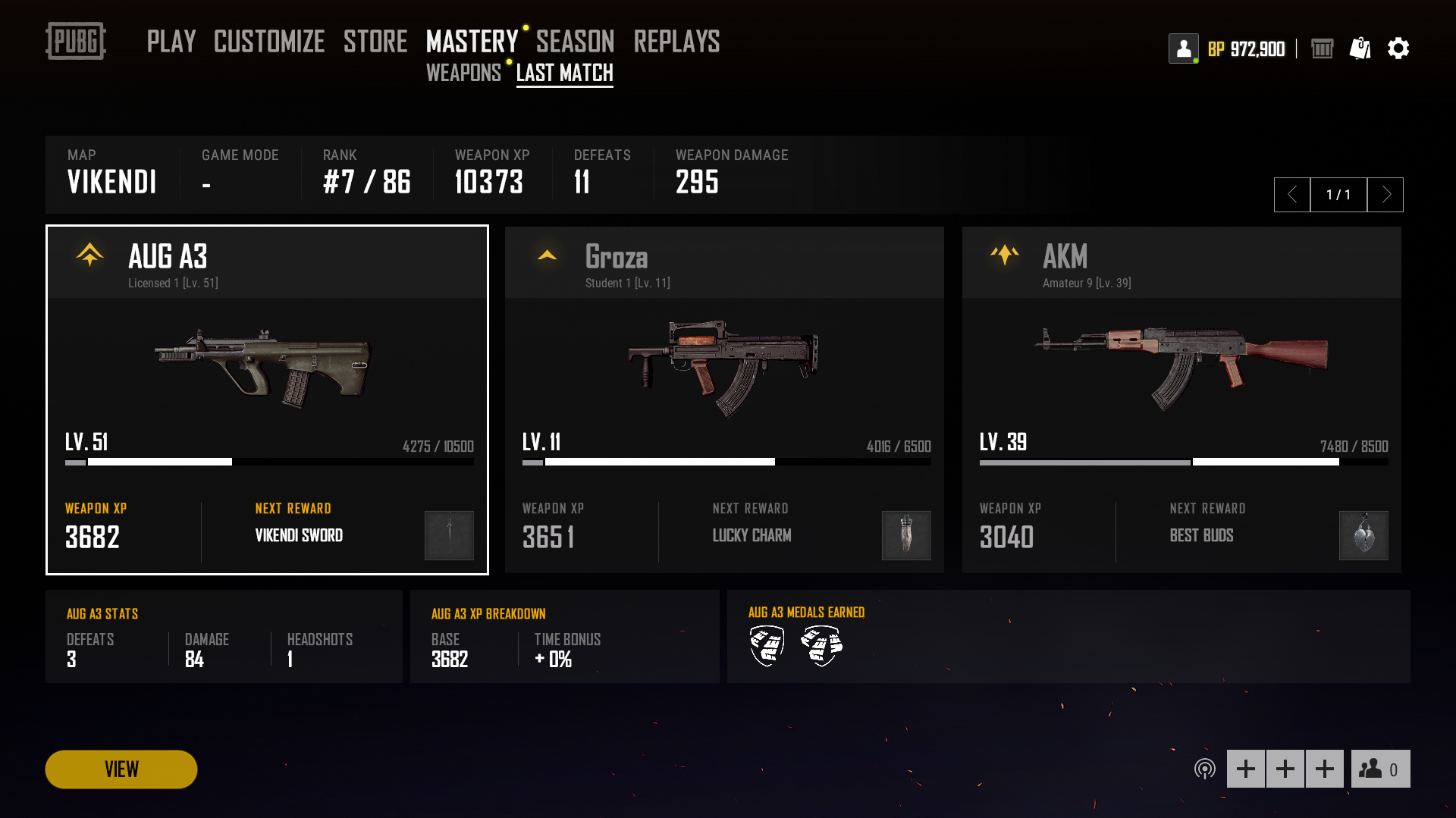Go to the Customize menu

tap(269, 42)
